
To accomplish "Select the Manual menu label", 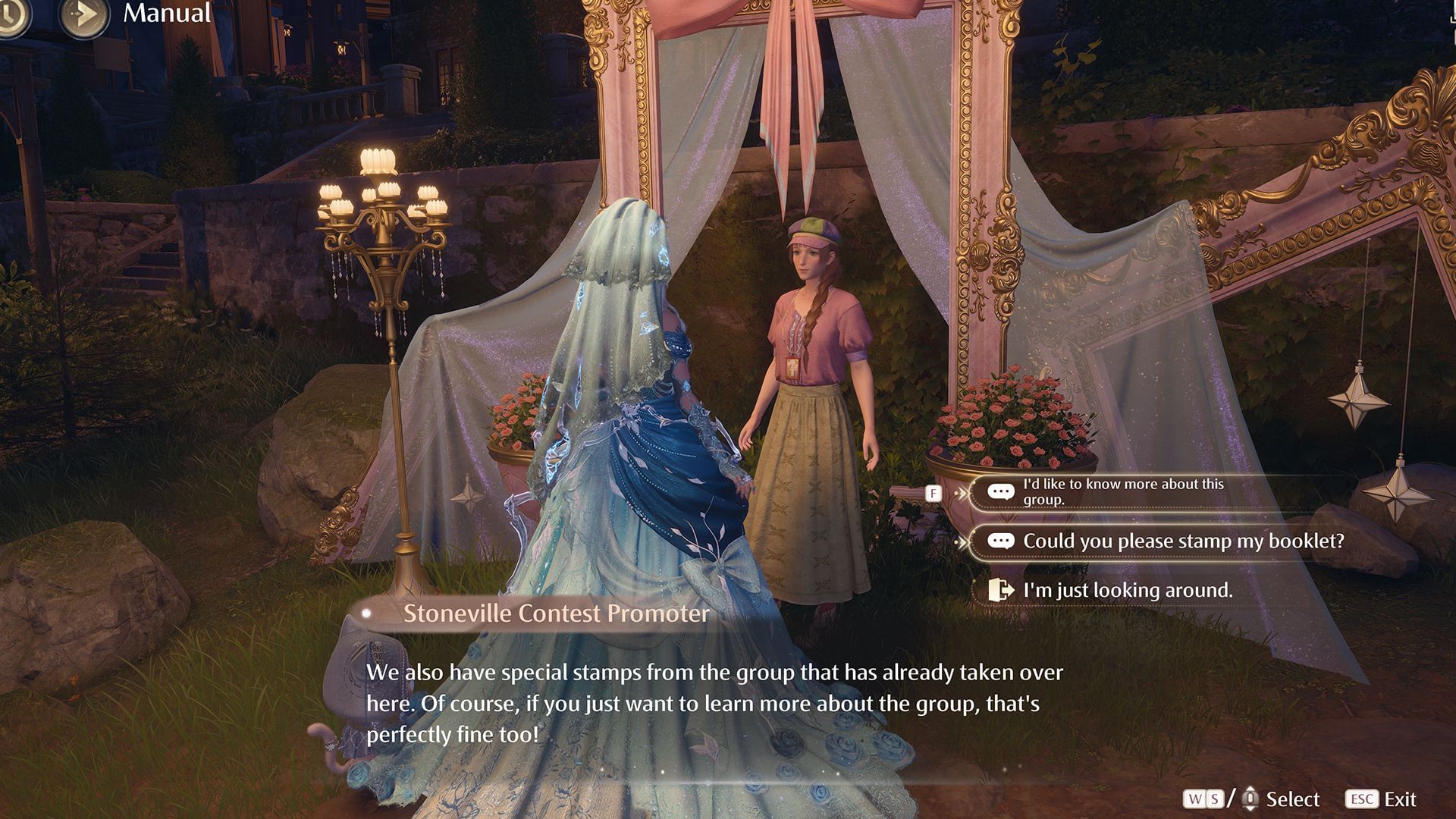I will pos(166,14).
